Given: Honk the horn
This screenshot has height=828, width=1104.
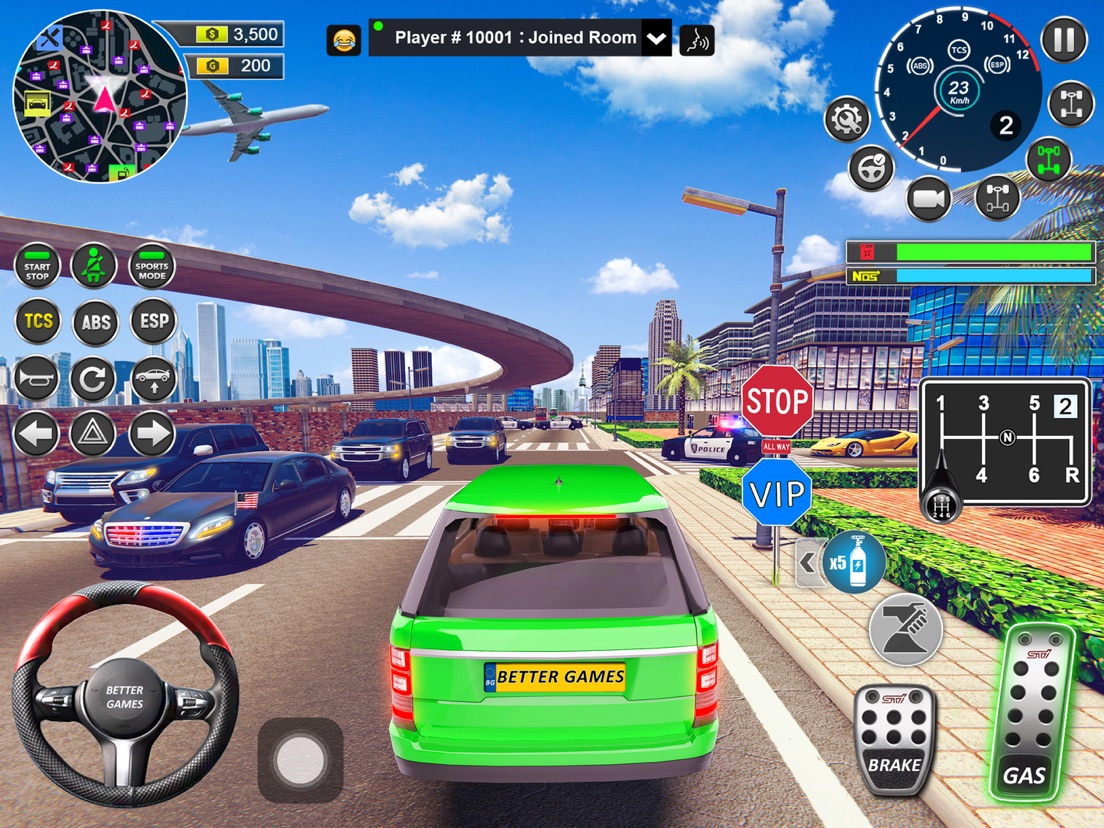Looking at the screenshot, I should [37, 379].
